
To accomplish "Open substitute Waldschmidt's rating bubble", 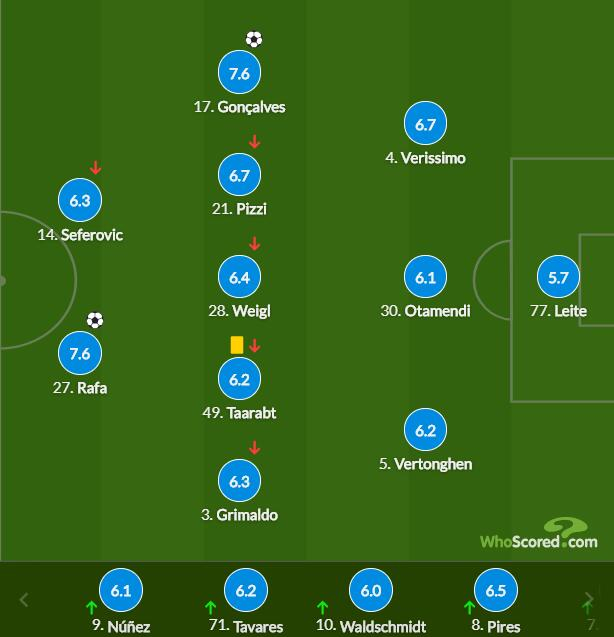I will click(371, 591).
